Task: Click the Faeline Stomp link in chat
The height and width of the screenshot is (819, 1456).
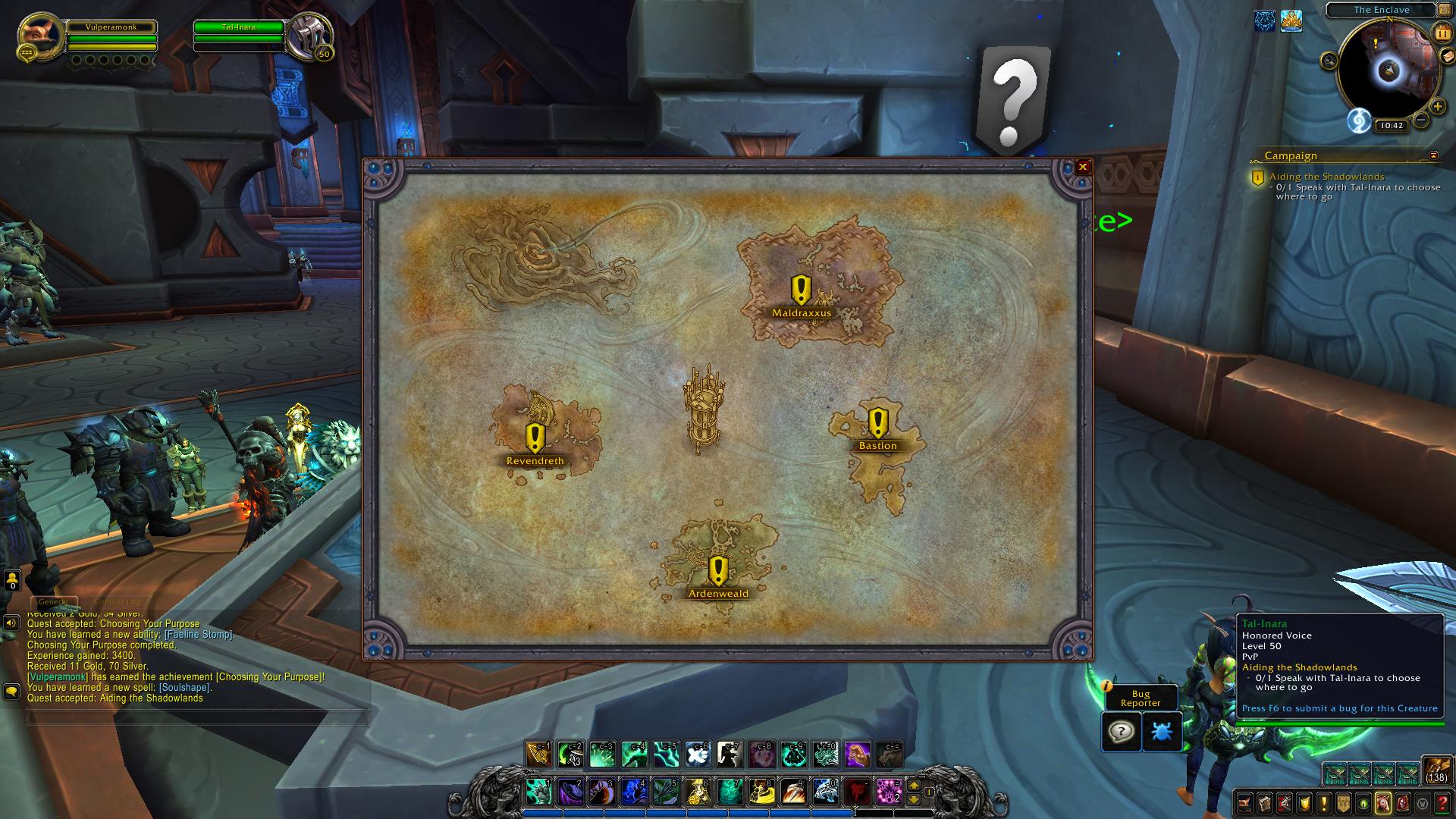Action: point(199,635)
